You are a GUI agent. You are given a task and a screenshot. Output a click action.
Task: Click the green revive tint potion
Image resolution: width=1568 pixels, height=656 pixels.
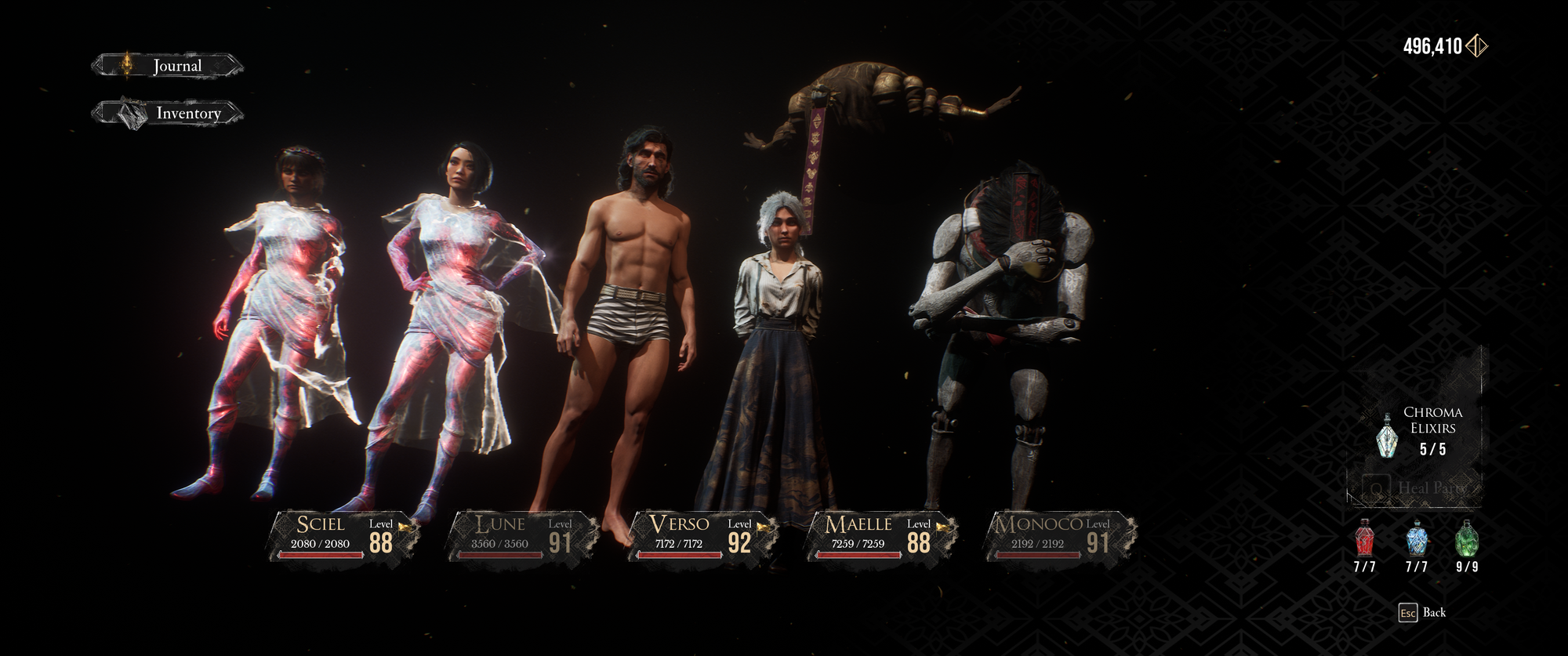(1467, 539)
